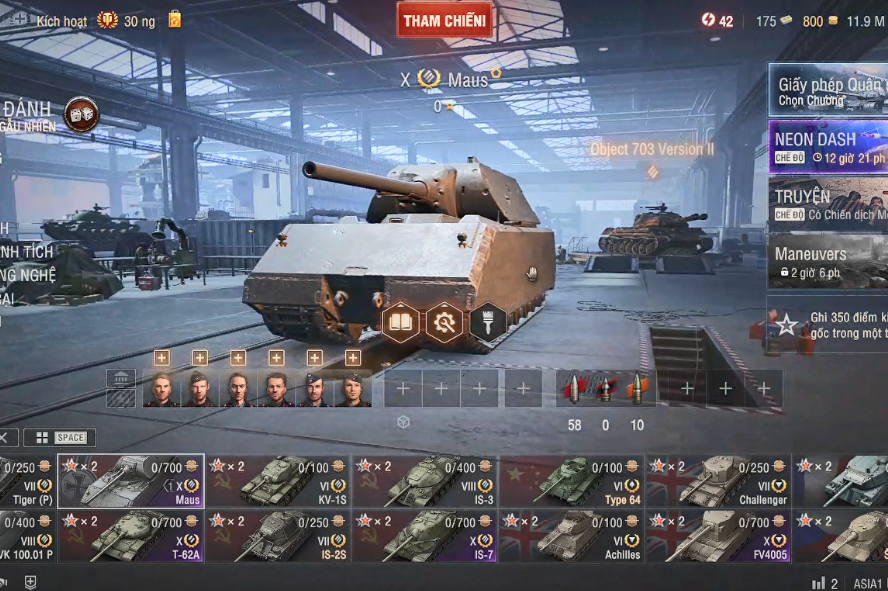
Task: Select the IS-3 tank in carousel
Action: [424, 481]
